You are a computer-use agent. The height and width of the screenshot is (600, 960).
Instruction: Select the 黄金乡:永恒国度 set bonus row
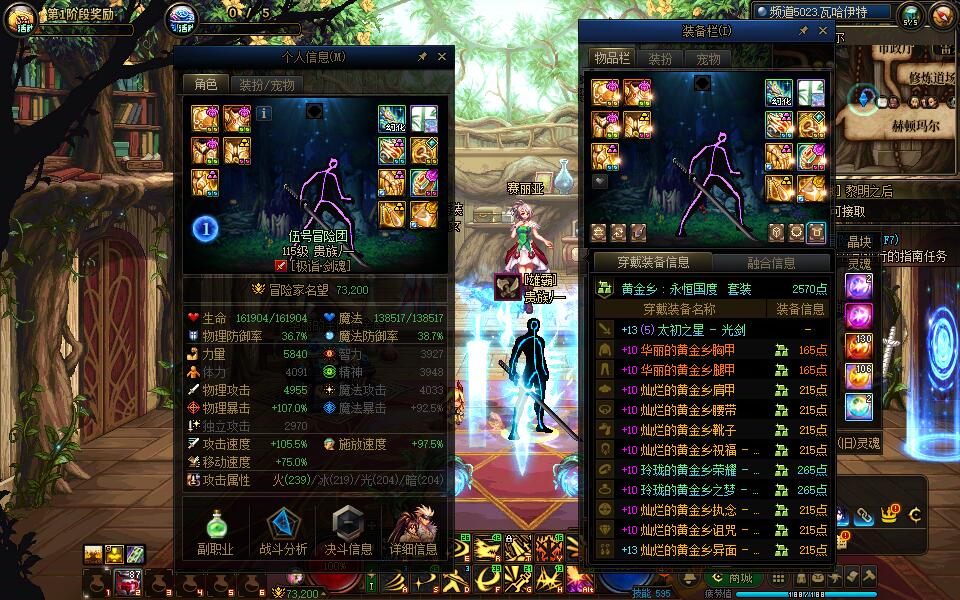[711, 288]
